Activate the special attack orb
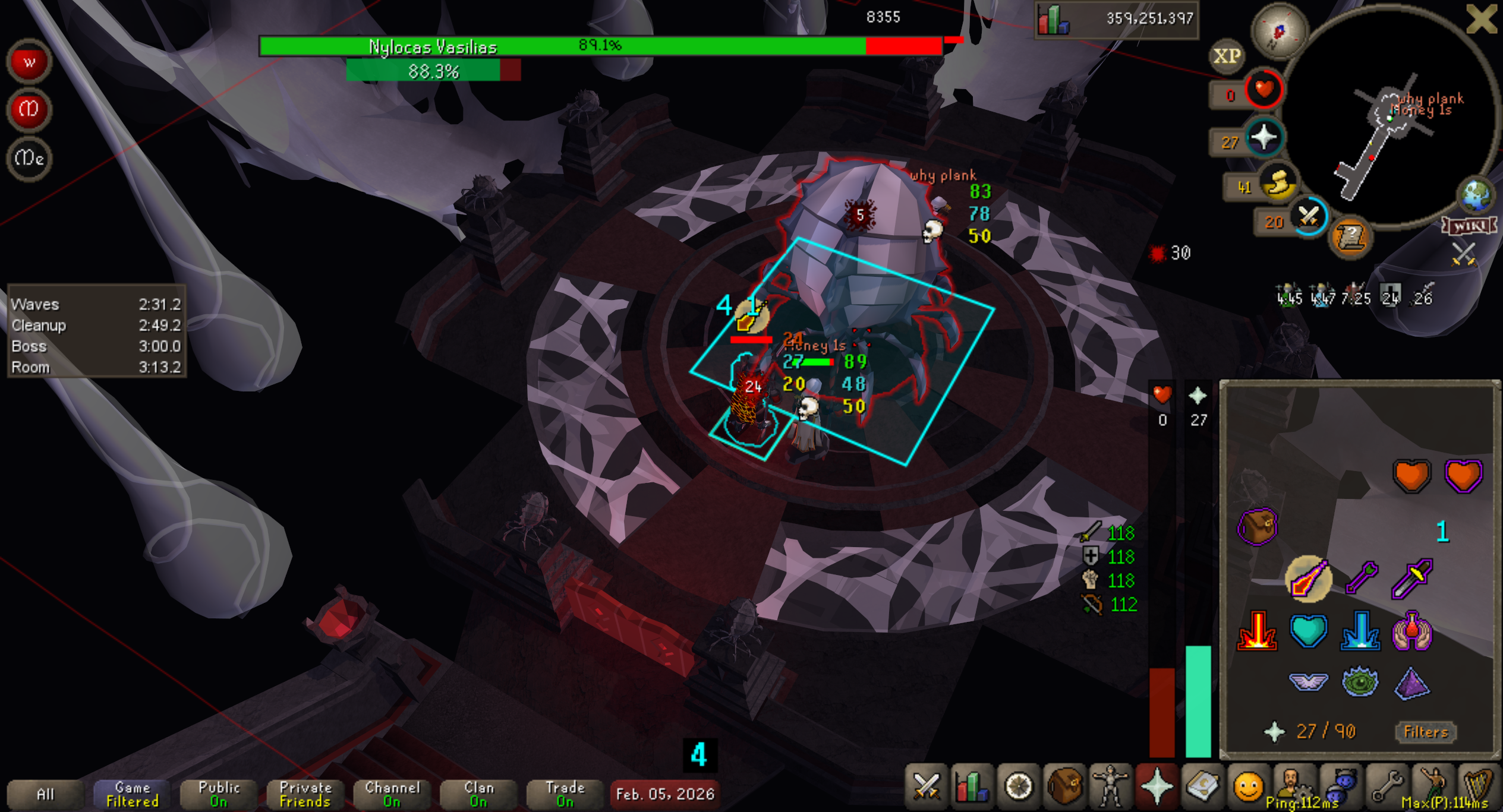The image size is (1503, 812). tap(1308, 217)
